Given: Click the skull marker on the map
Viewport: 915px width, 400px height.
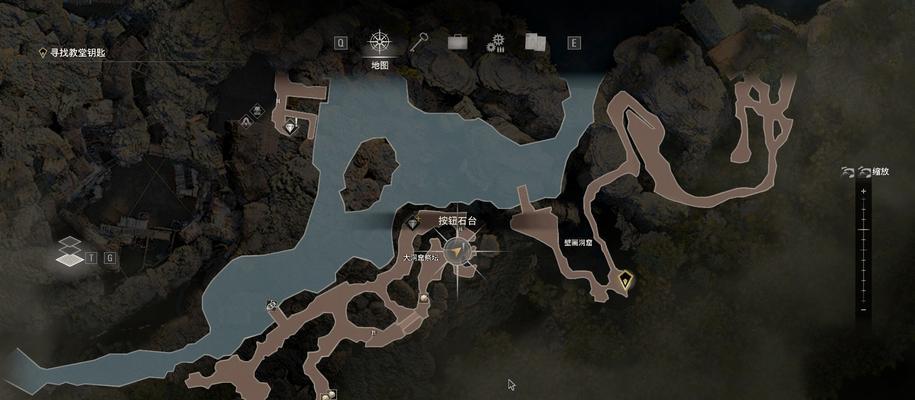Looking at the screenshot, I should click(257, 110).
